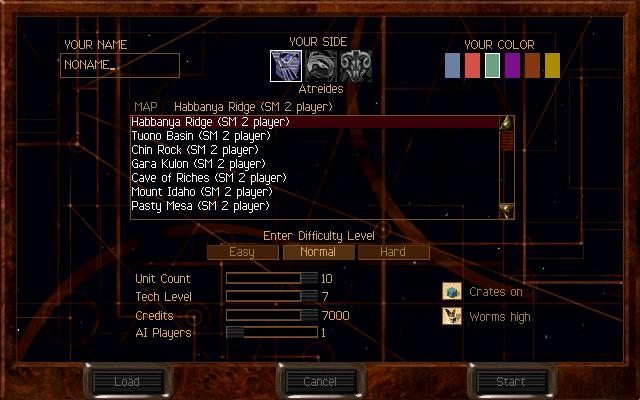
Task: Toggle the Crates on option
Action: coord(452,292)
